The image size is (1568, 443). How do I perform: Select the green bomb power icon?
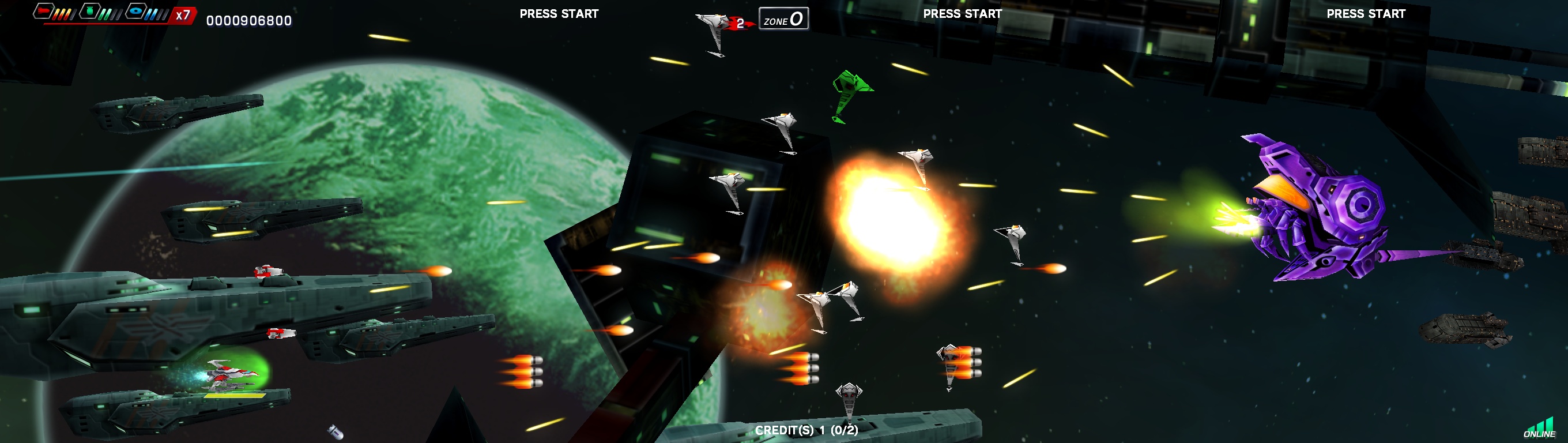coord(90,11)
